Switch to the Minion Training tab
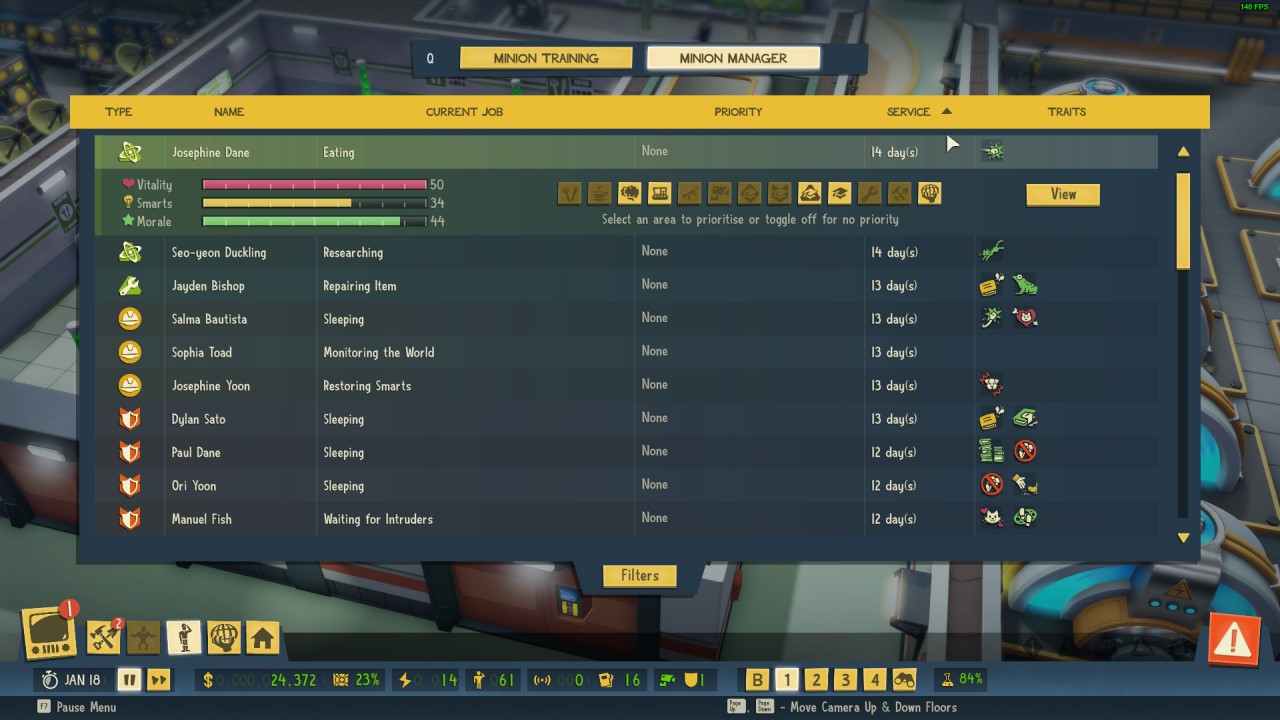Image resolution: width=1280 pixels, height=720 pixels. click(x=545, y=57)
